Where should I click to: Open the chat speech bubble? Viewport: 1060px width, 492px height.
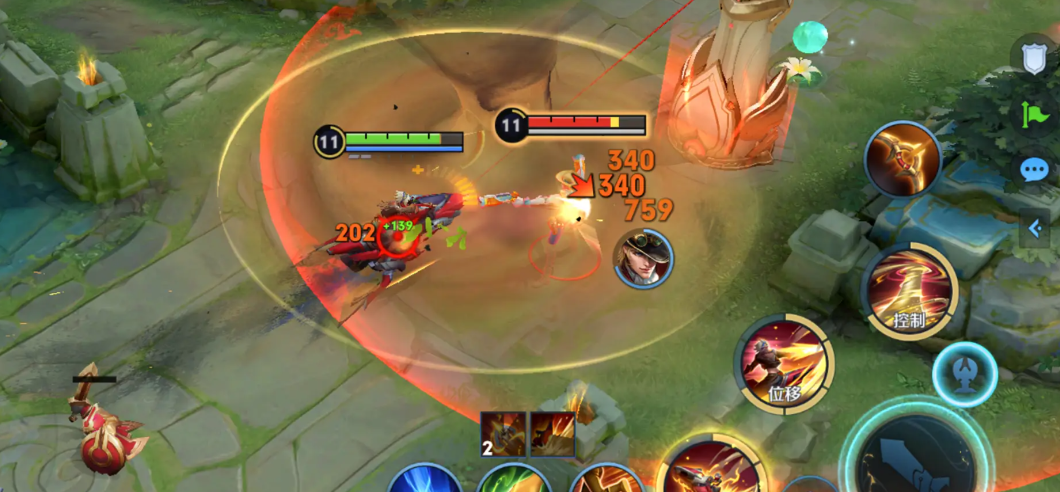click(x=1034, y=169)
